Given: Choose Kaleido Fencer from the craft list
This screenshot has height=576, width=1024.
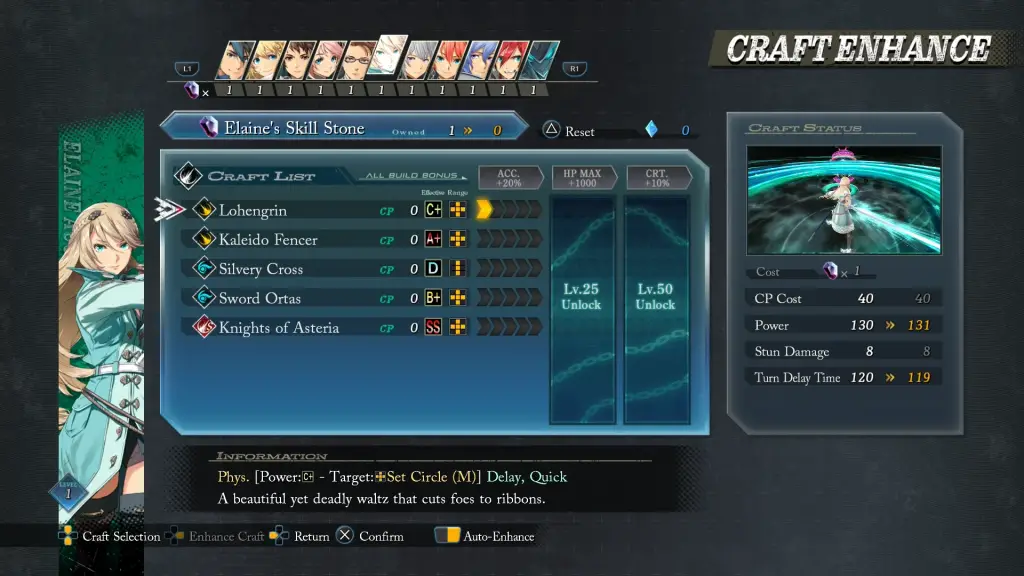Looking at the screenshot, I should [x=268, y=240].
